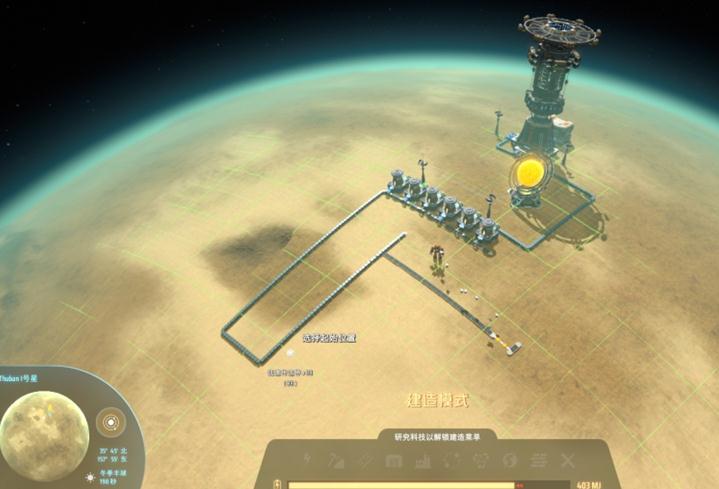719x489 pixels.
Task: Close build mode with the X icon
Action: coord(567,461)
